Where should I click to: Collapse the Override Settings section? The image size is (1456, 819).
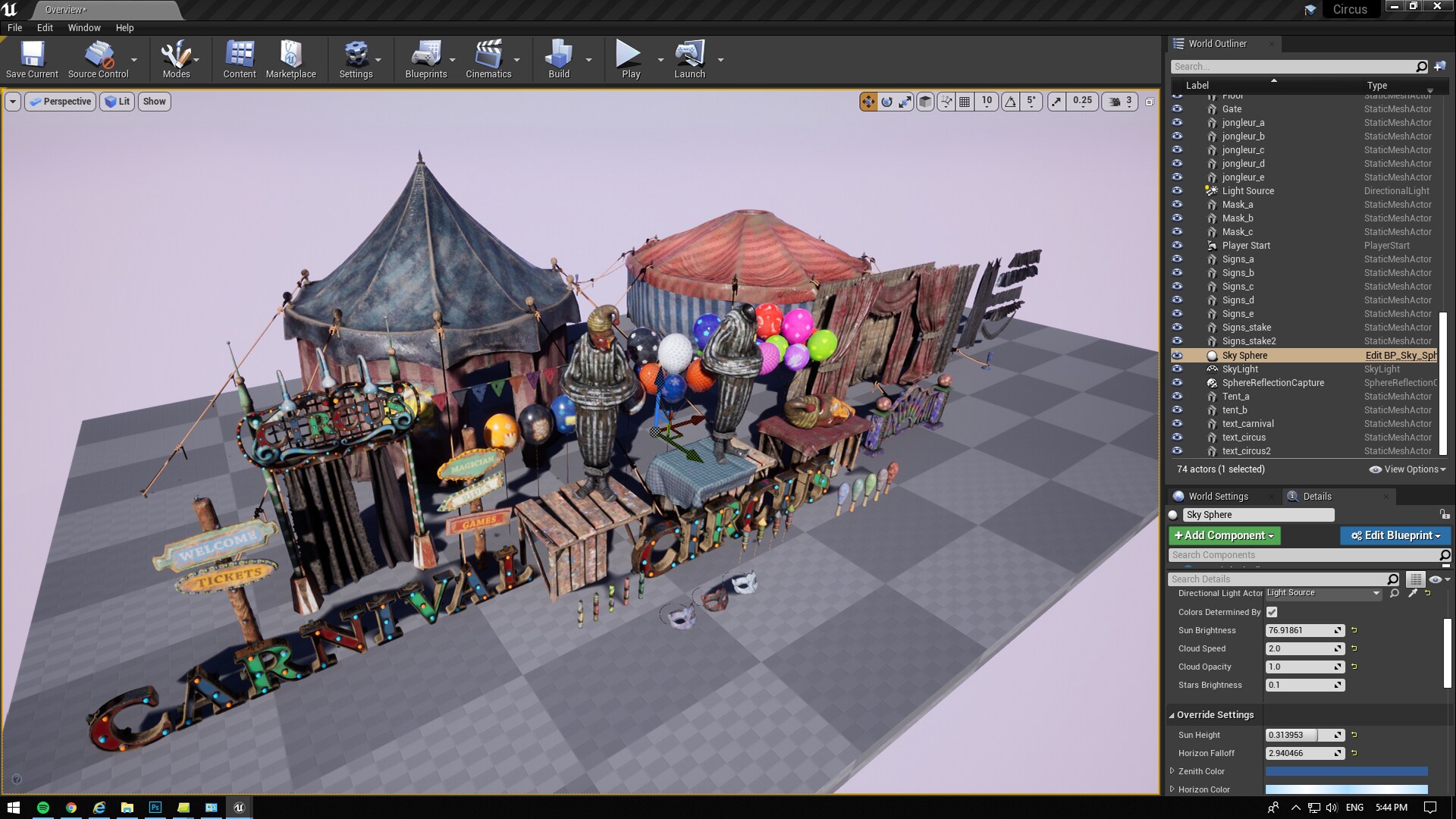tap(1171, 714)
